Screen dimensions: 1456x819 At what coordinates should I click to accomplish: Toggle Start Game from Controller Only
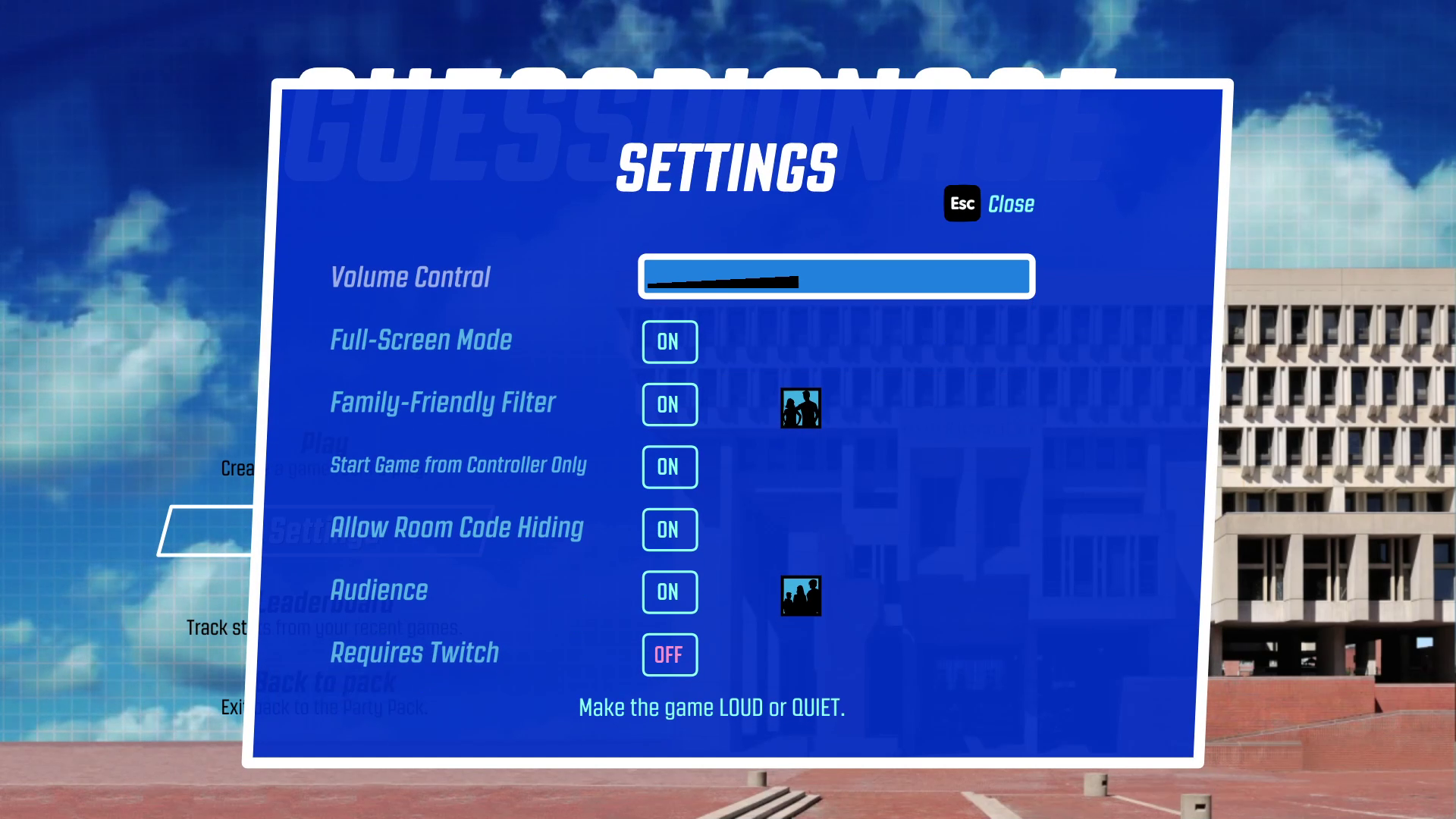coord(669,467)
